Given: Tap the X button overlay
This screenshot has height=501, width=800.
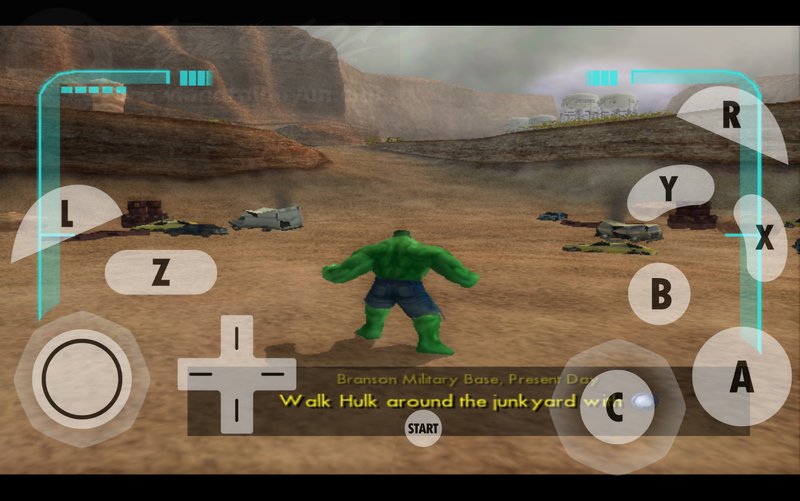Looking at the screenshot, I should click(x=765, y=238).
